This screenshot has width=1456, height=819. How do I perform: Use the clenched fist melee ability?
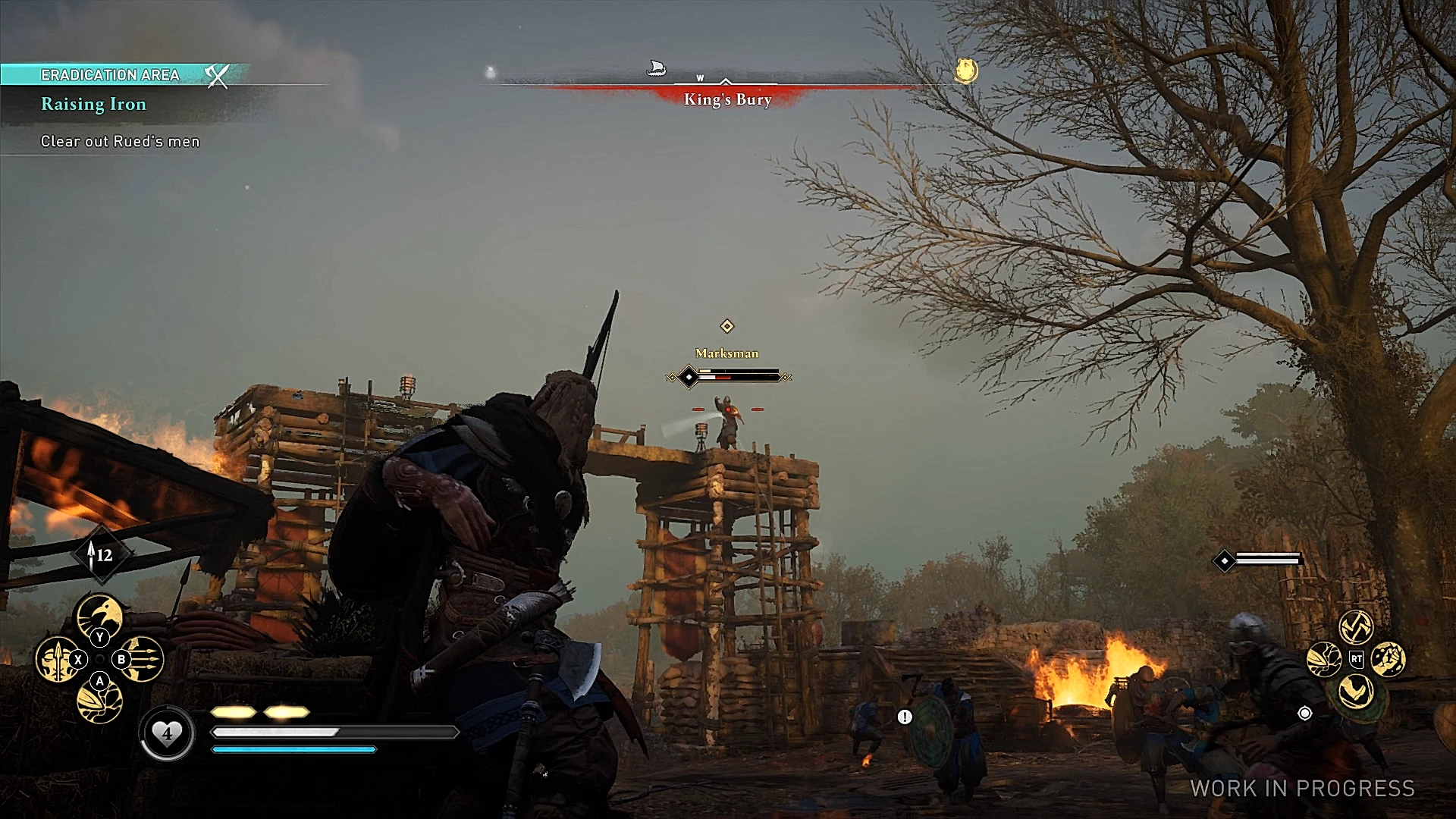1388,658
